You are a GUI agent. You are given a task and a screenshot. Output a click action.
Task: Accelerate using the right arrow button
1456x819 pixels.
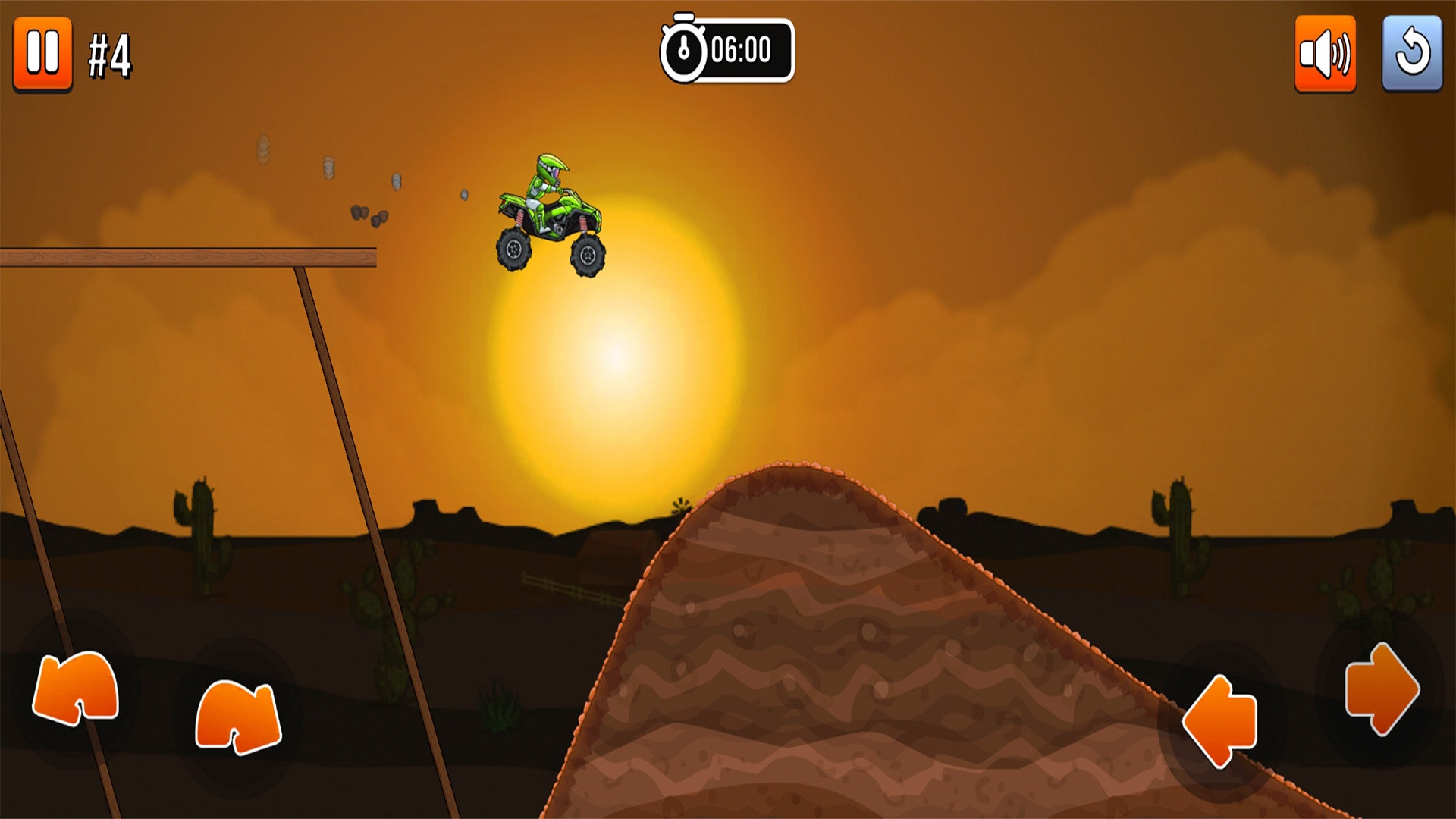(1380, 689)
